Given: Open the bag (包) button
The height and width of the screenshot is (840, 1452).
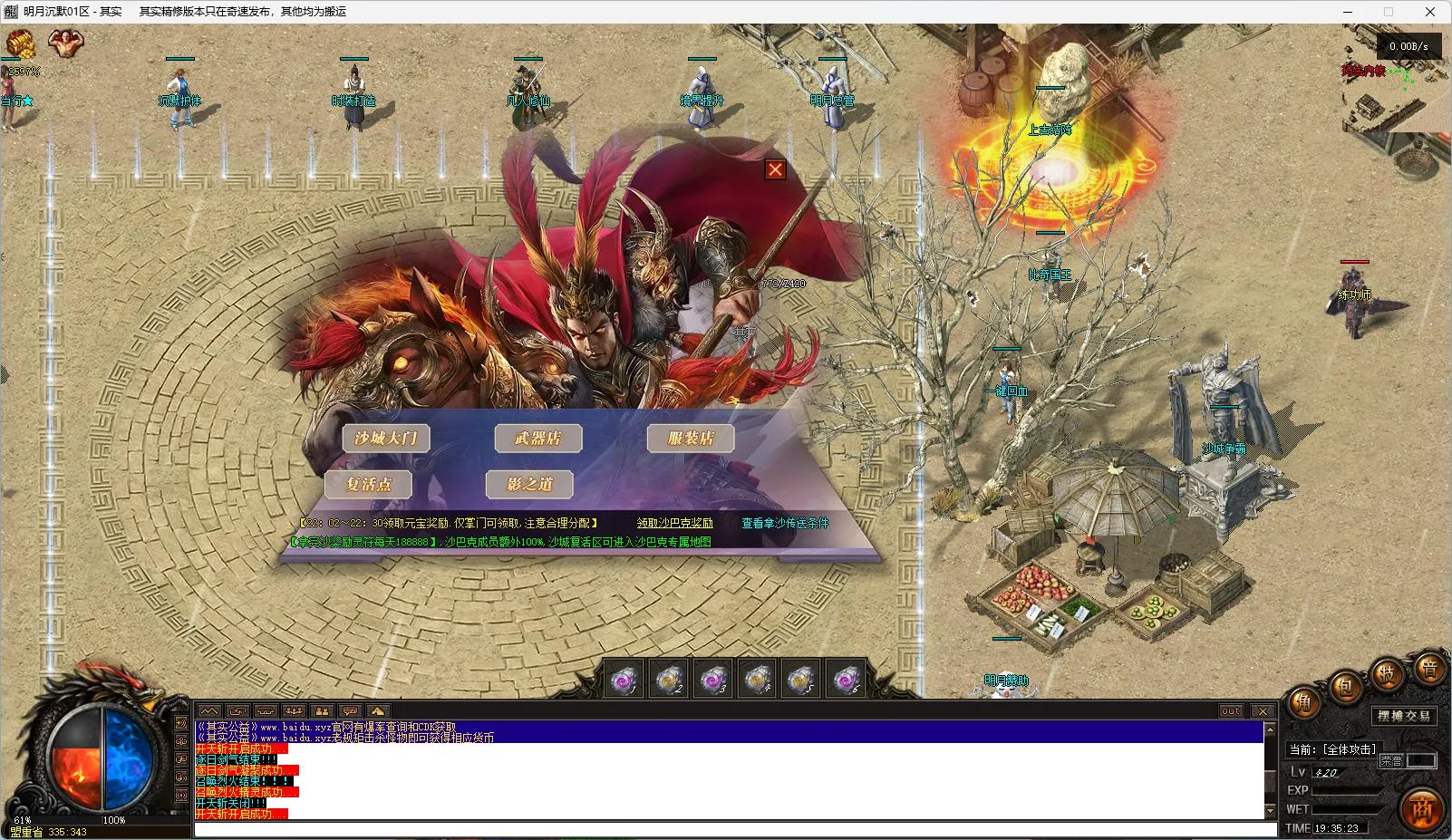Looking at the screenshot, I should coord(1345,687).
